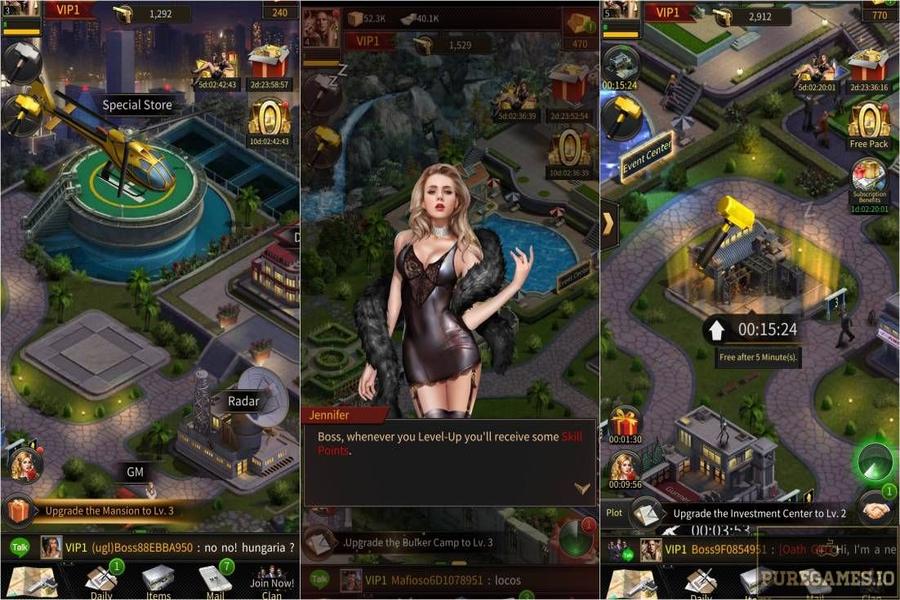Open the Items briefcase menu

[157, 581]
